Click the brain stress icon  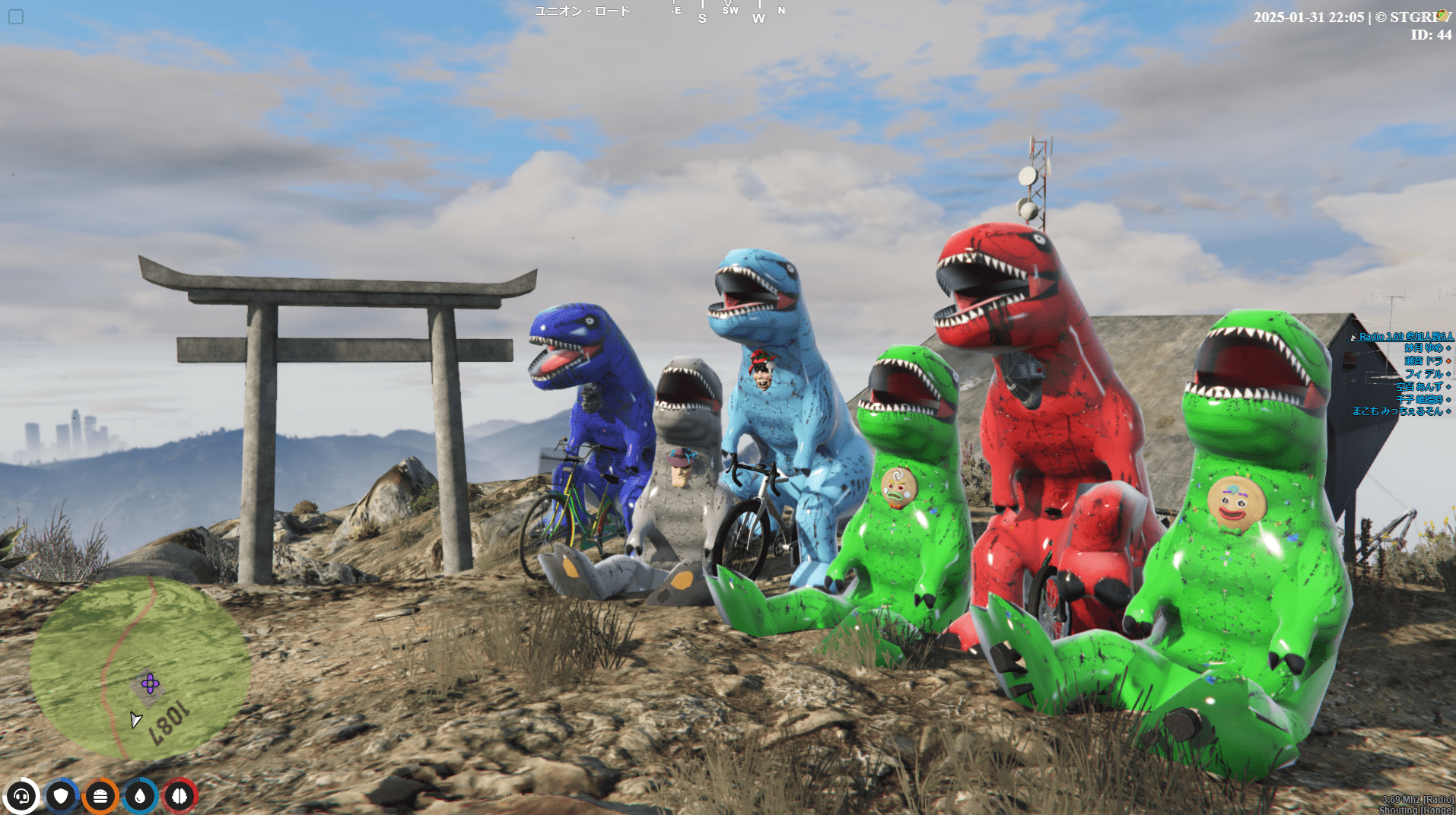click(180, 796)
